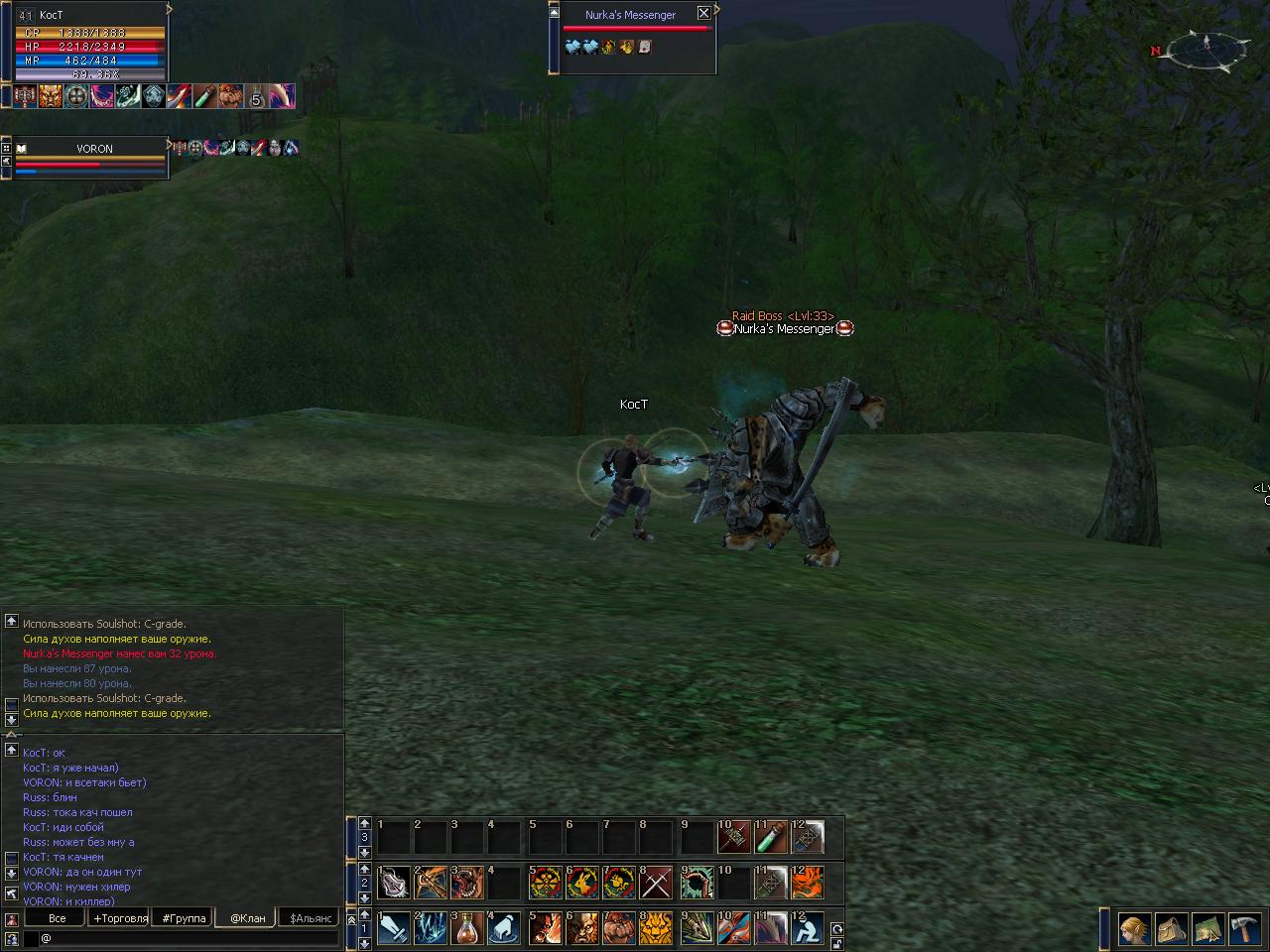Image resolution: width=1270 pixels, height=952 pixels.
Task: Close the Nurka's Messenger target window
Action: [703, 13]
